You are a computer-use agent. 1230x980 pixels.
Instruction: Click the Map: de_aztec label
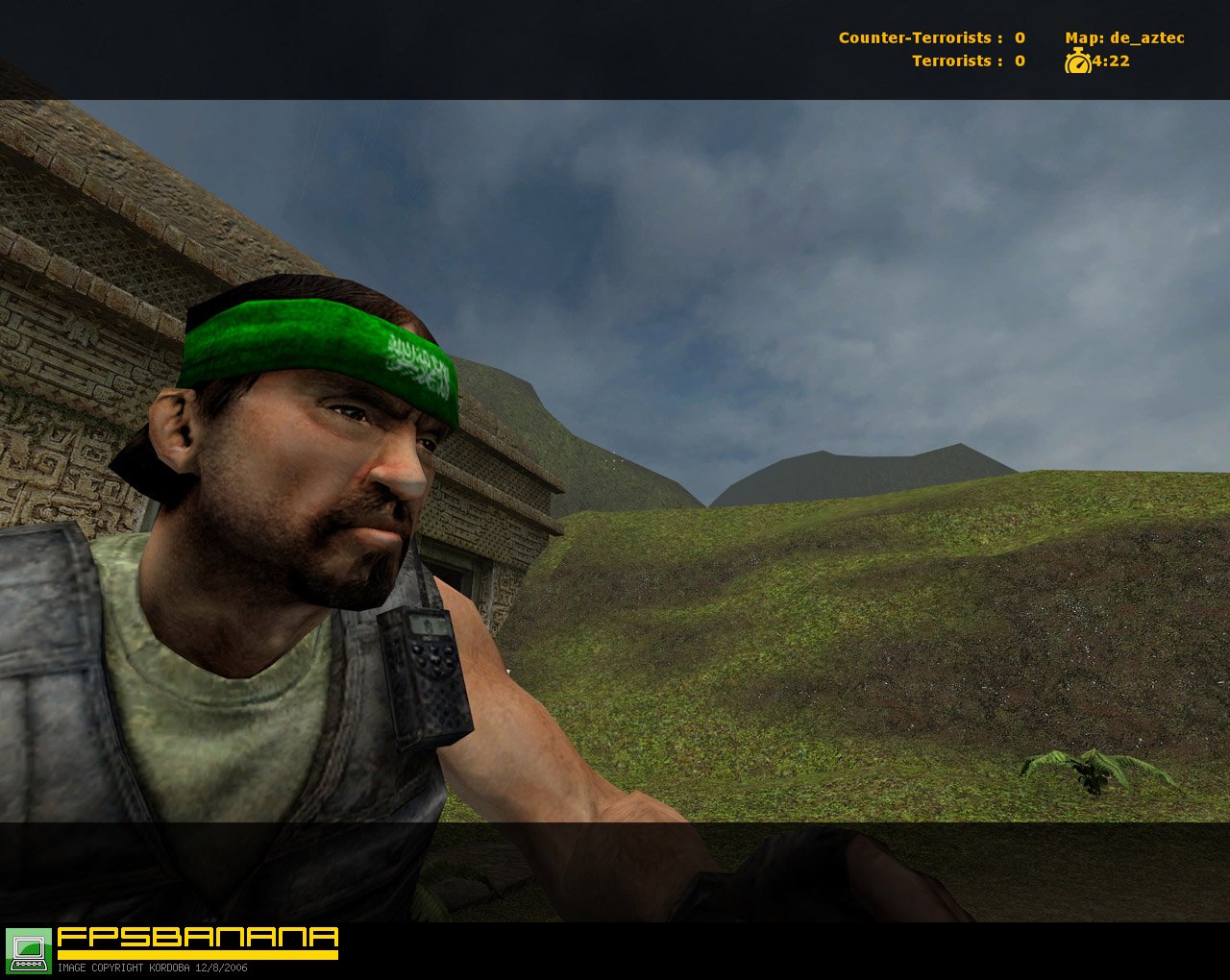pos(1124,37)
